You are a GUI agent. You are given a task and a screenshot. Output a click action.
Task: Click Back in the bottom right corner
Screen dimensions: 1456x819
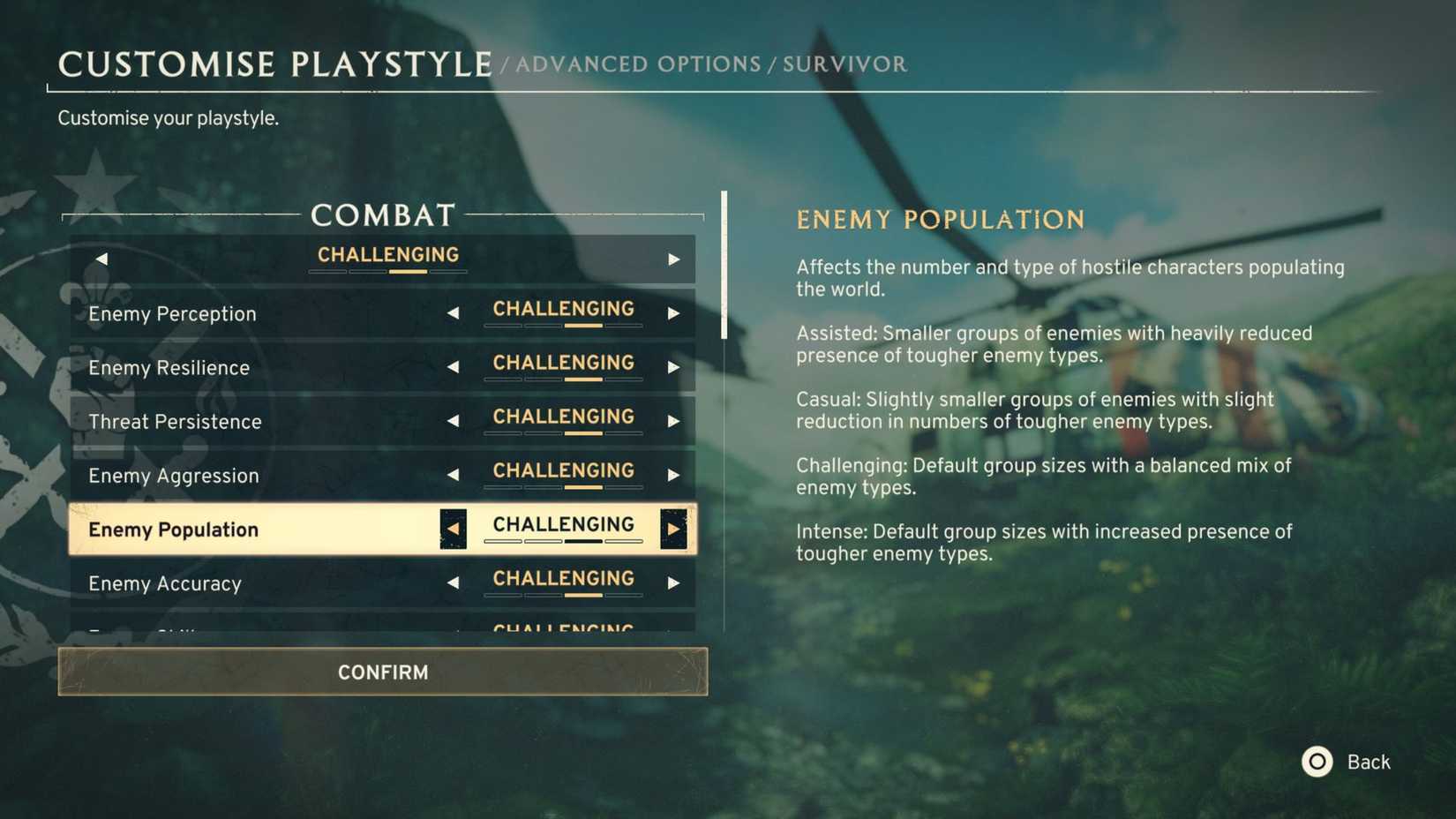click(1368, 762)
